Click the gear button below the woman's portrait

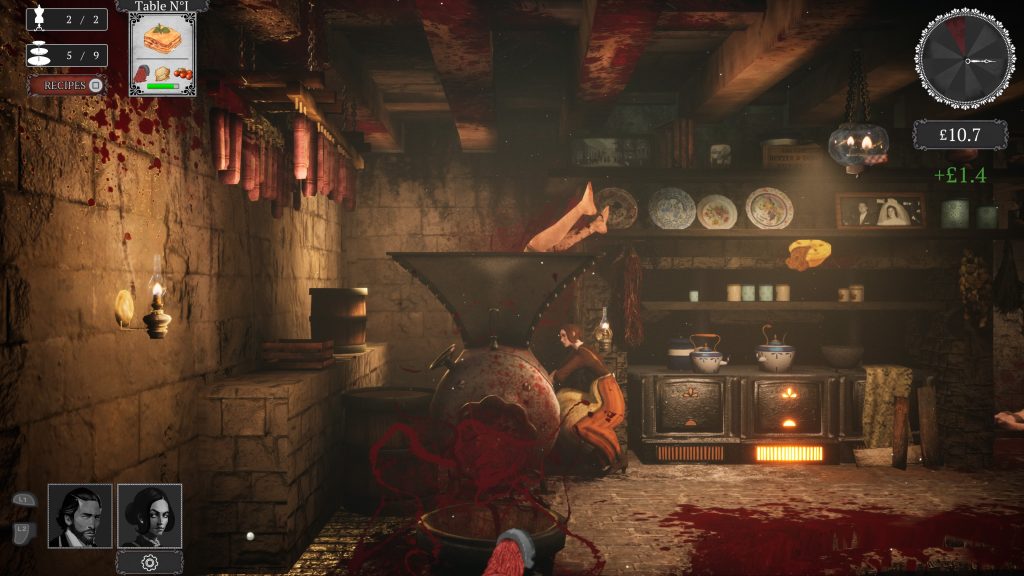click(150, 562)
